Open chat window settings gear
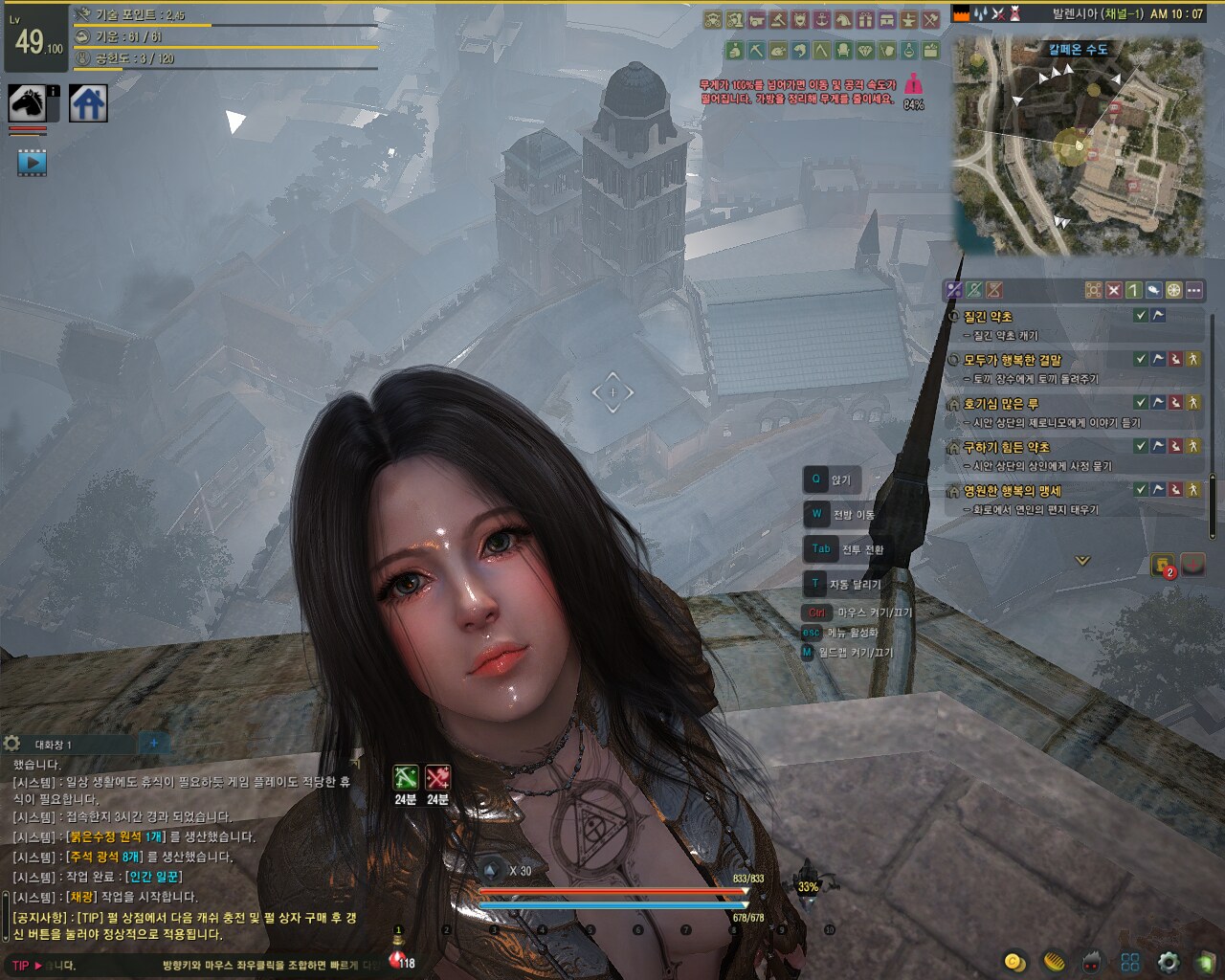This screenshot has width=1225, height=980. (x=12, y=744)
